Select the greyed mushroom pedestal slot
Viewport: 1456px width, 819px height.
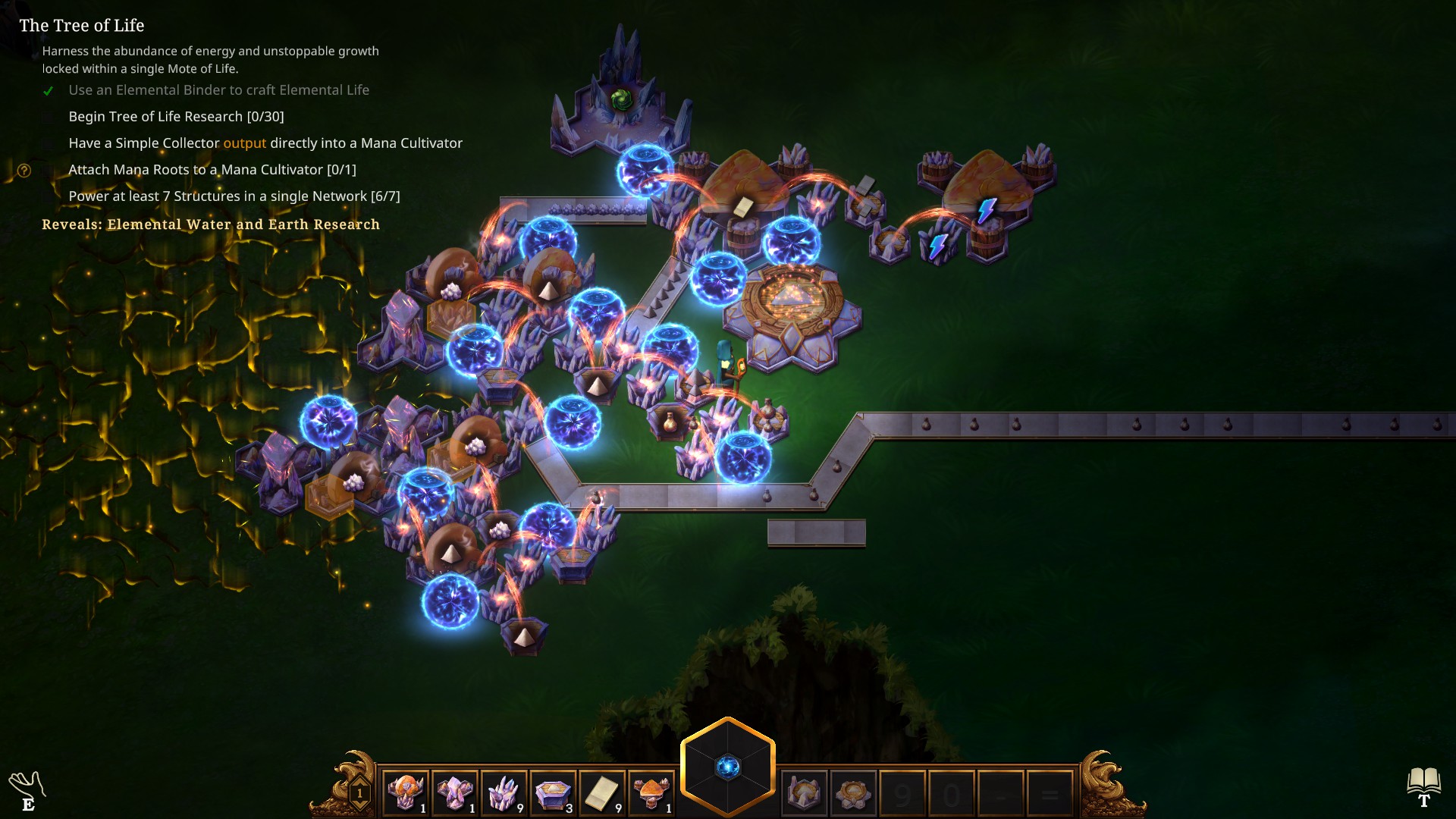click(804, 793)
